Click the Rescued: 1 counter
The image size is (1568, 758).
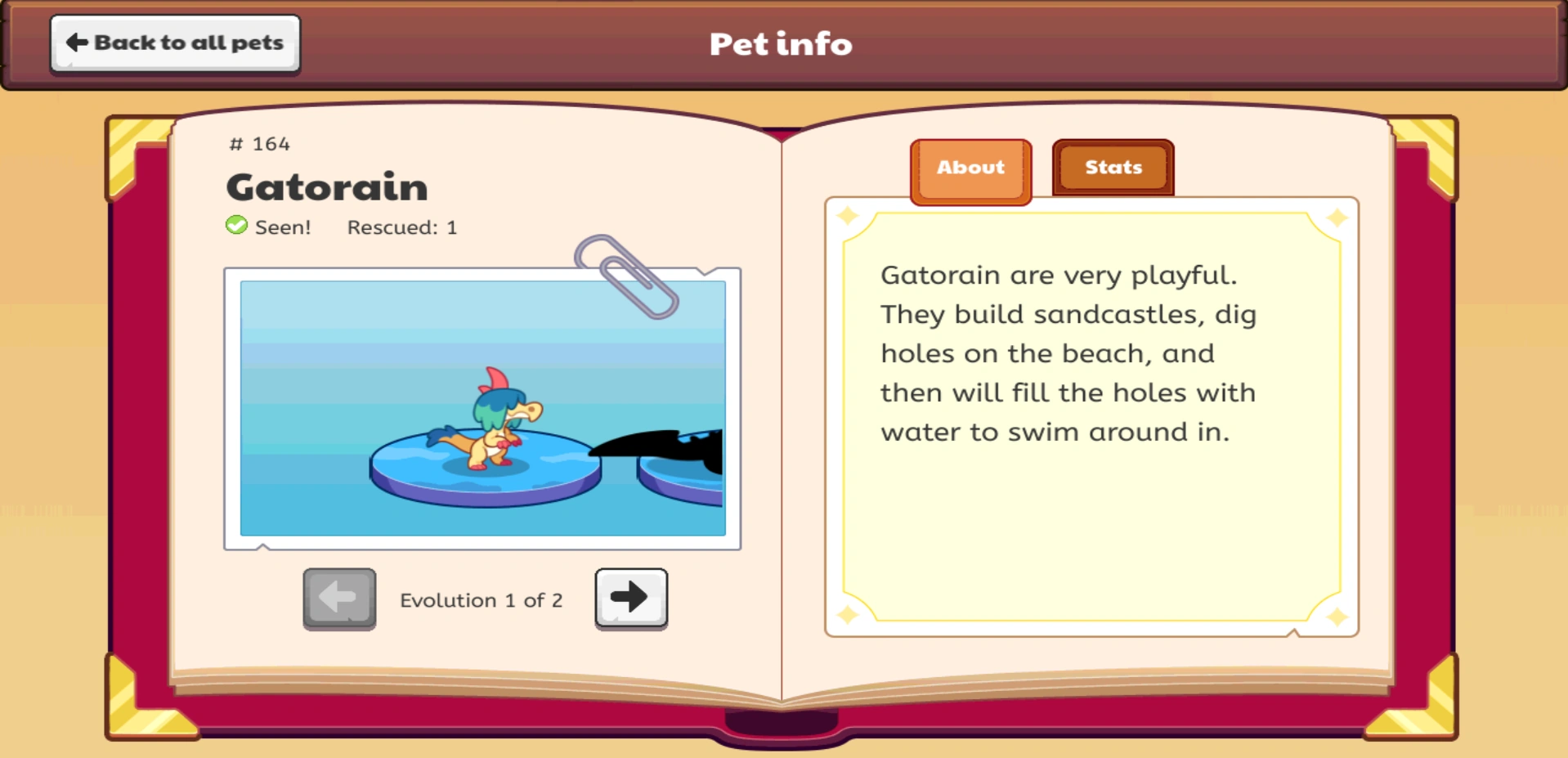(401, 228)
